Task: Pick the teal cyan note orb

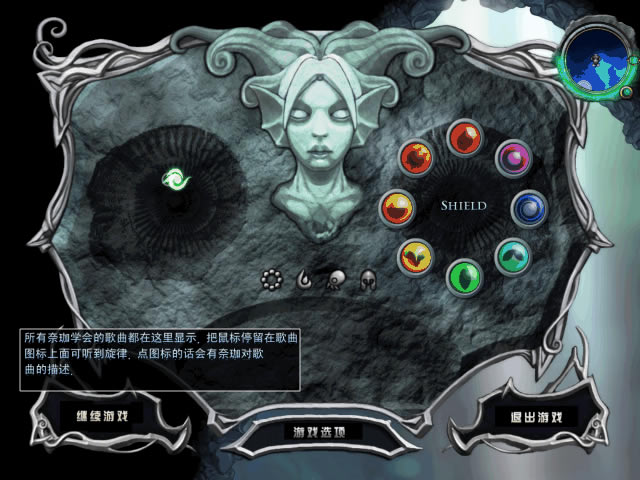Action: pos(513,256)
